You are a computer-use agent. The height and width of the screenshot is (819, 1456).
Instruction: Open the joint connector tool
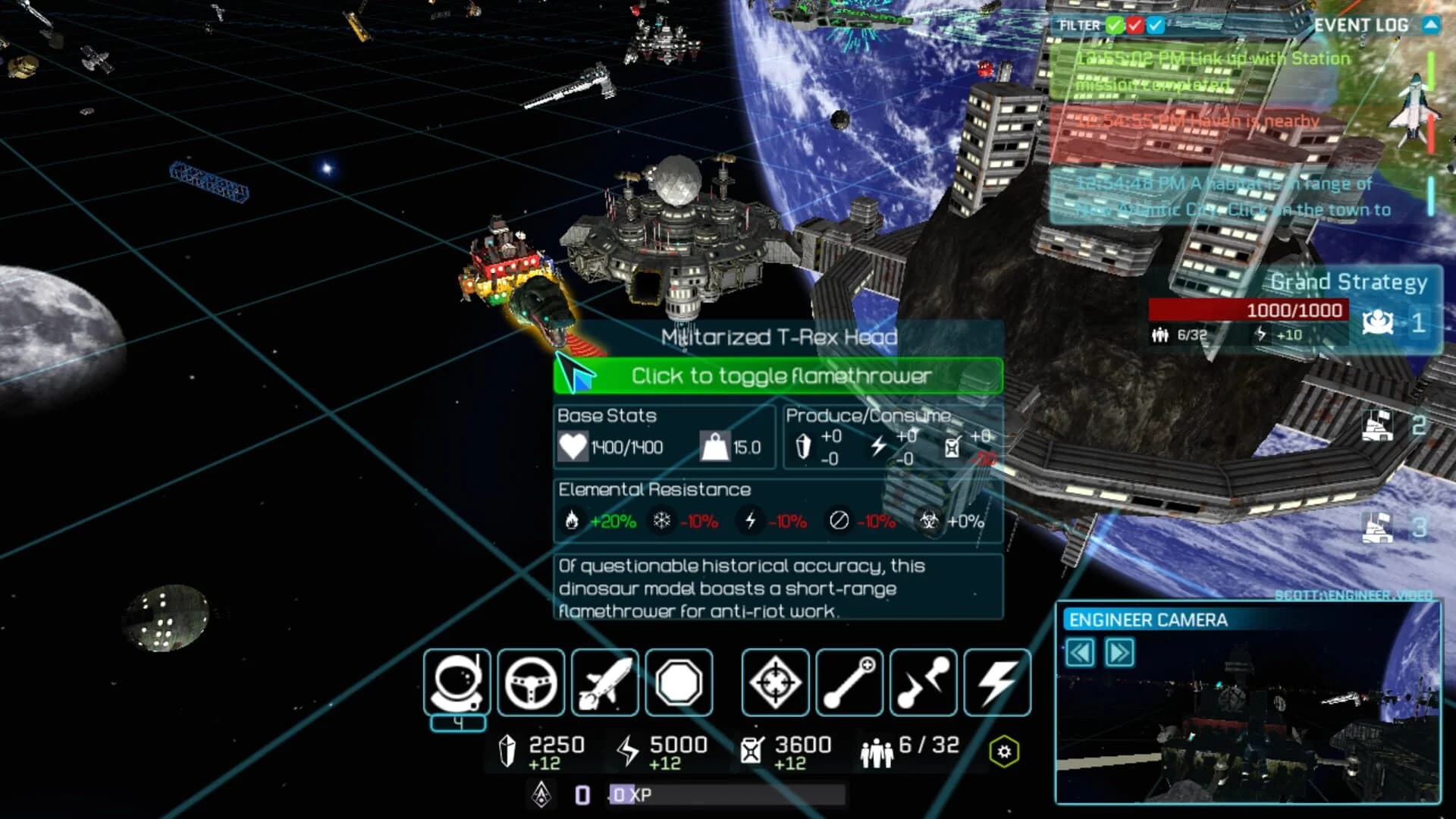click(849, 682)
